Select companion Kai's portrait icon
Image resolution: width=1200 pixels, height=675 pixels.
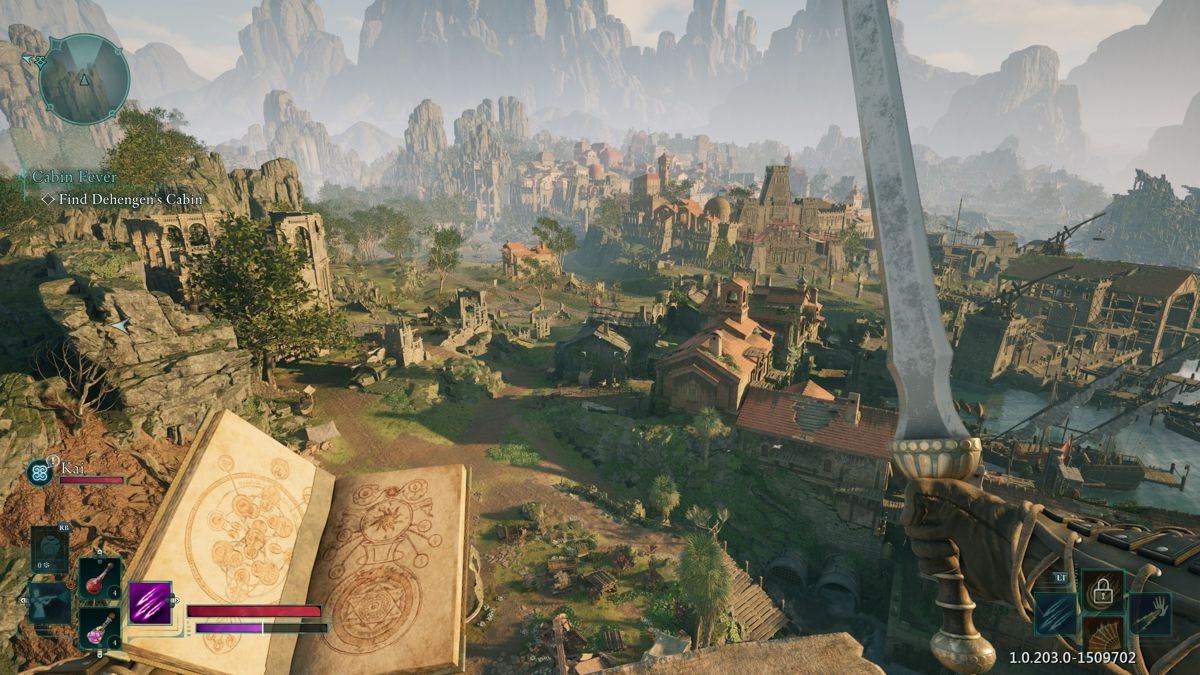pos(41,471)
